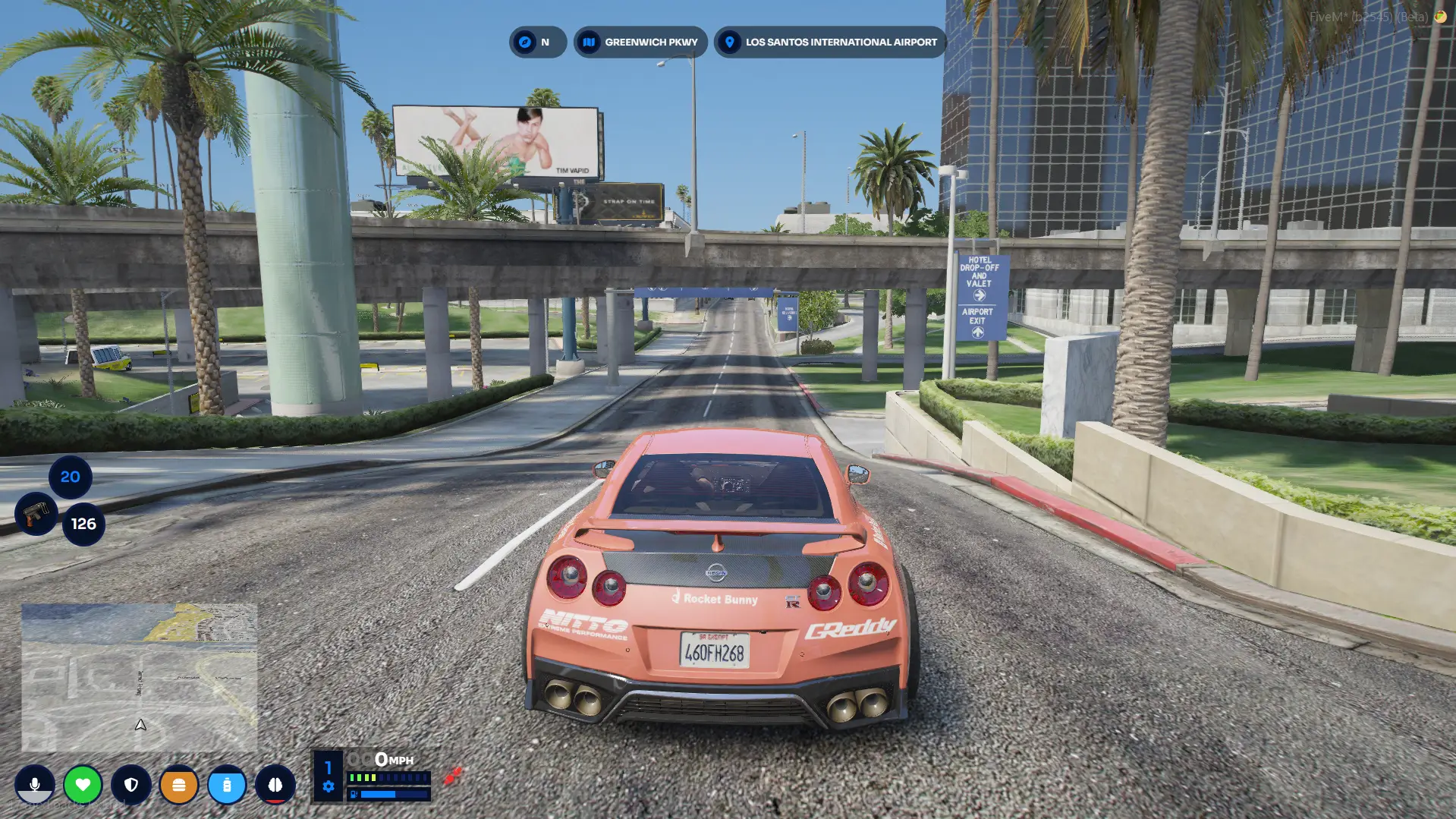This screenshot has height=819, width=1456.
Task: Select the stress brain status icon
Action: coord(276,785)
